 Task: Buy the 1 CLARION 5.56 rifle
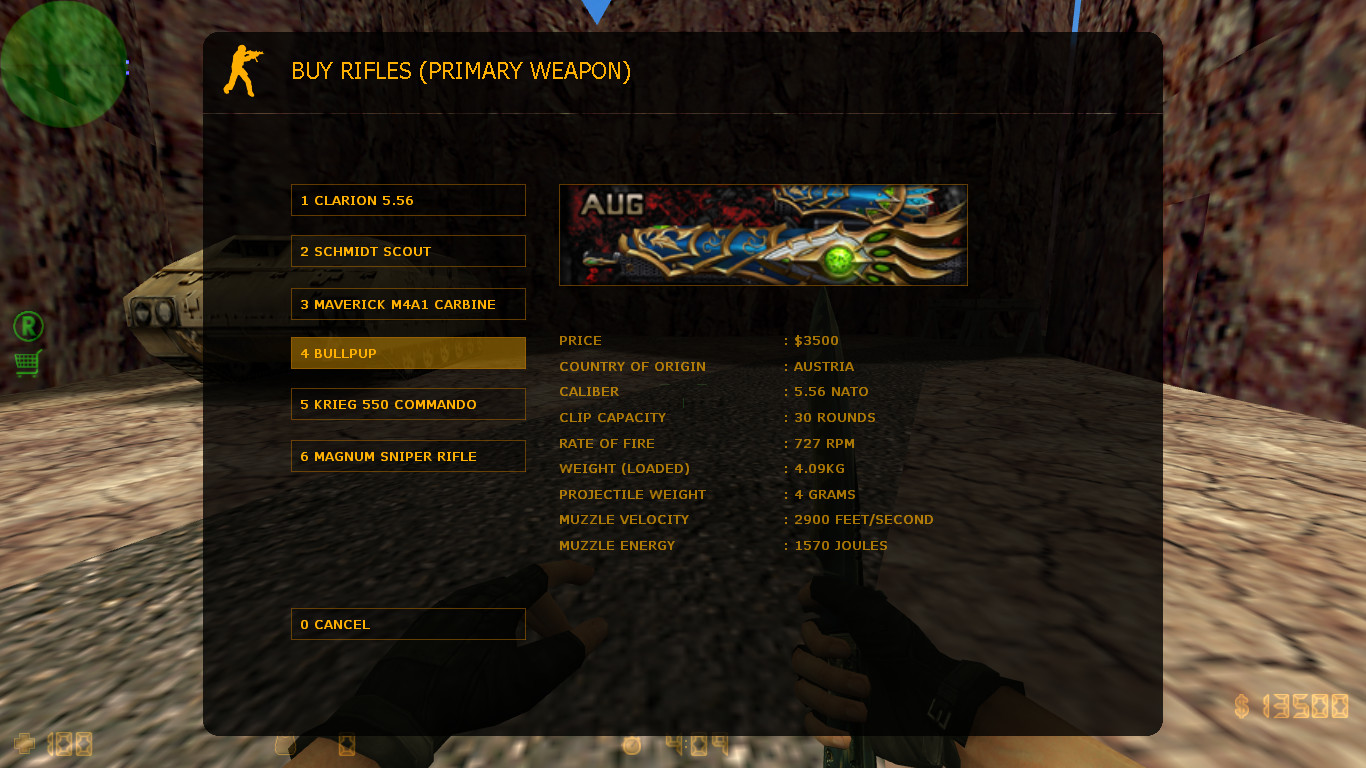[407, 199]
